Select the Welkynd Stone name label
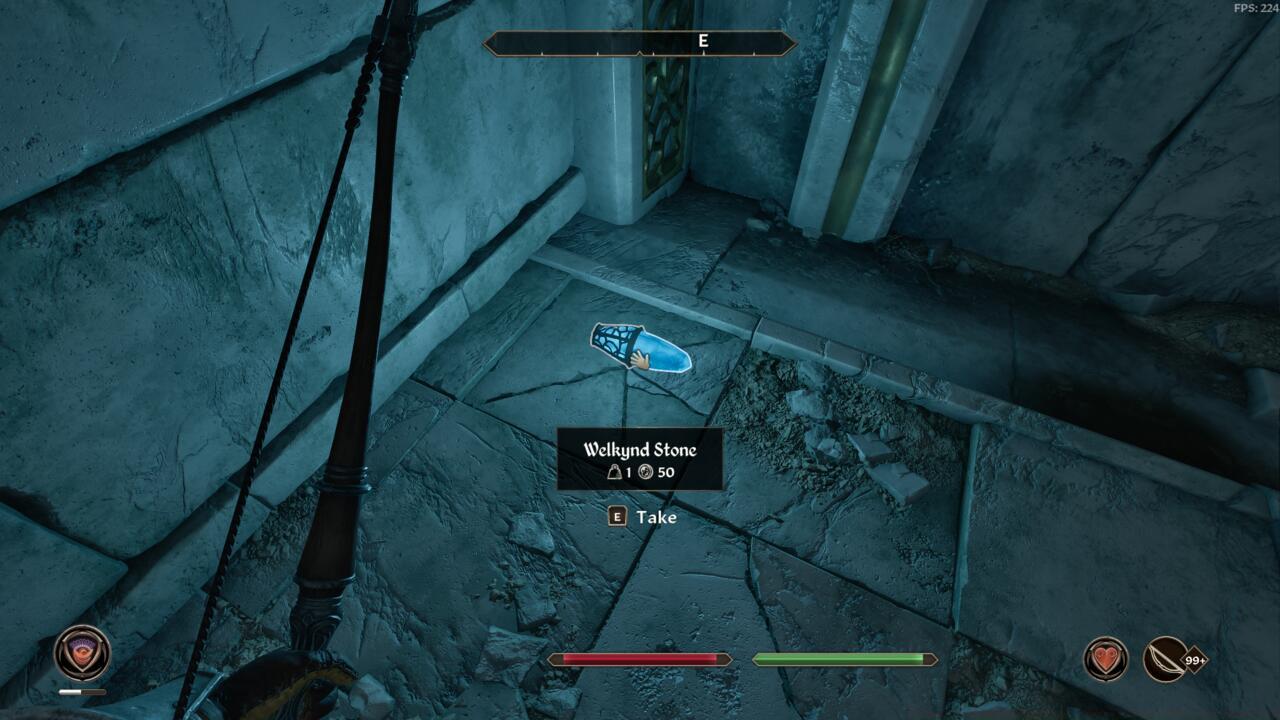The height and width of the screenshot is (720, 1280). point(641,448)
